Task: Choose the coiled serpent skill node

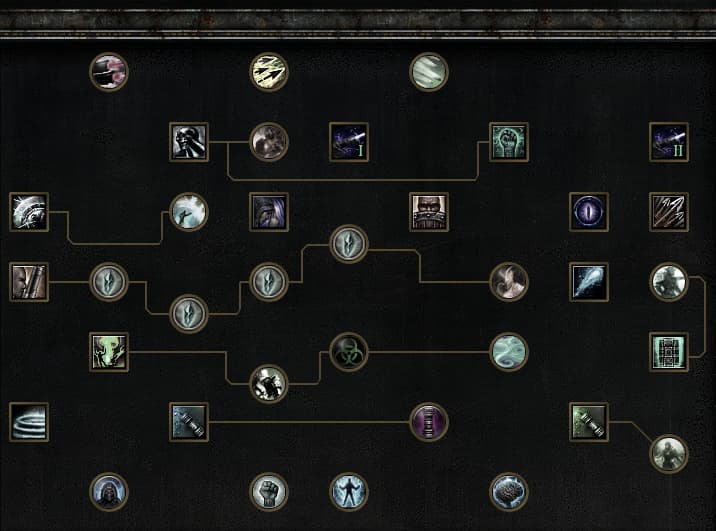Action: coord(509,352)
